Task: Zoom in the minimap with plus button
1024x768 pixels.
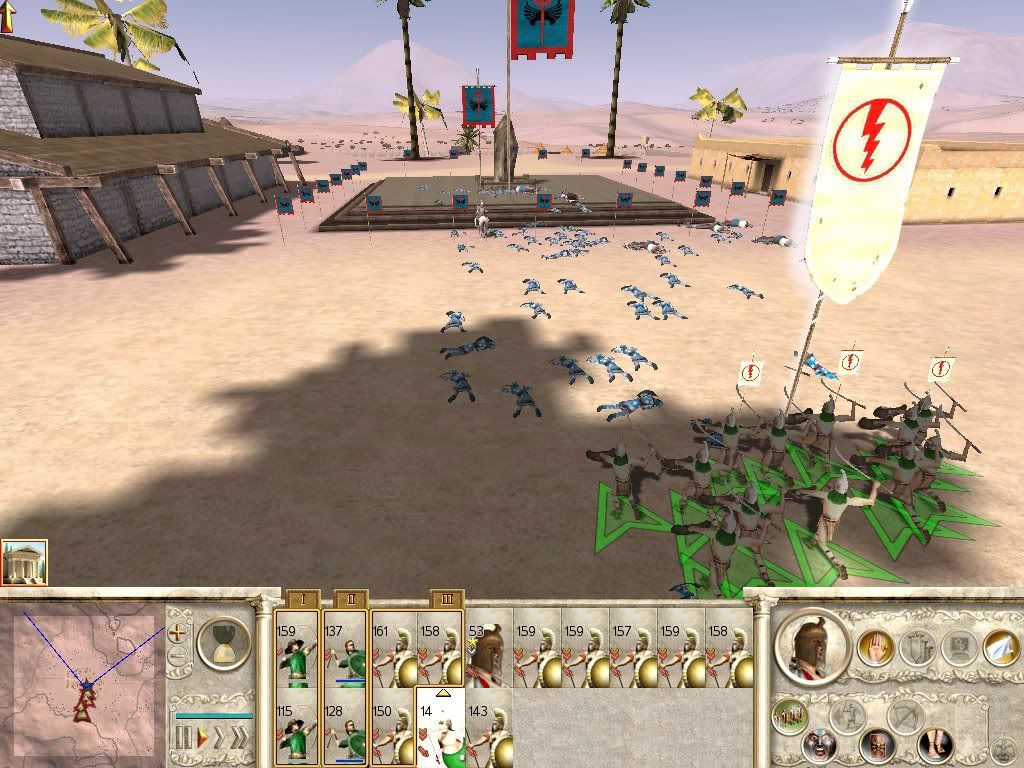Action: pyautogui.click(x=177, y=632)
